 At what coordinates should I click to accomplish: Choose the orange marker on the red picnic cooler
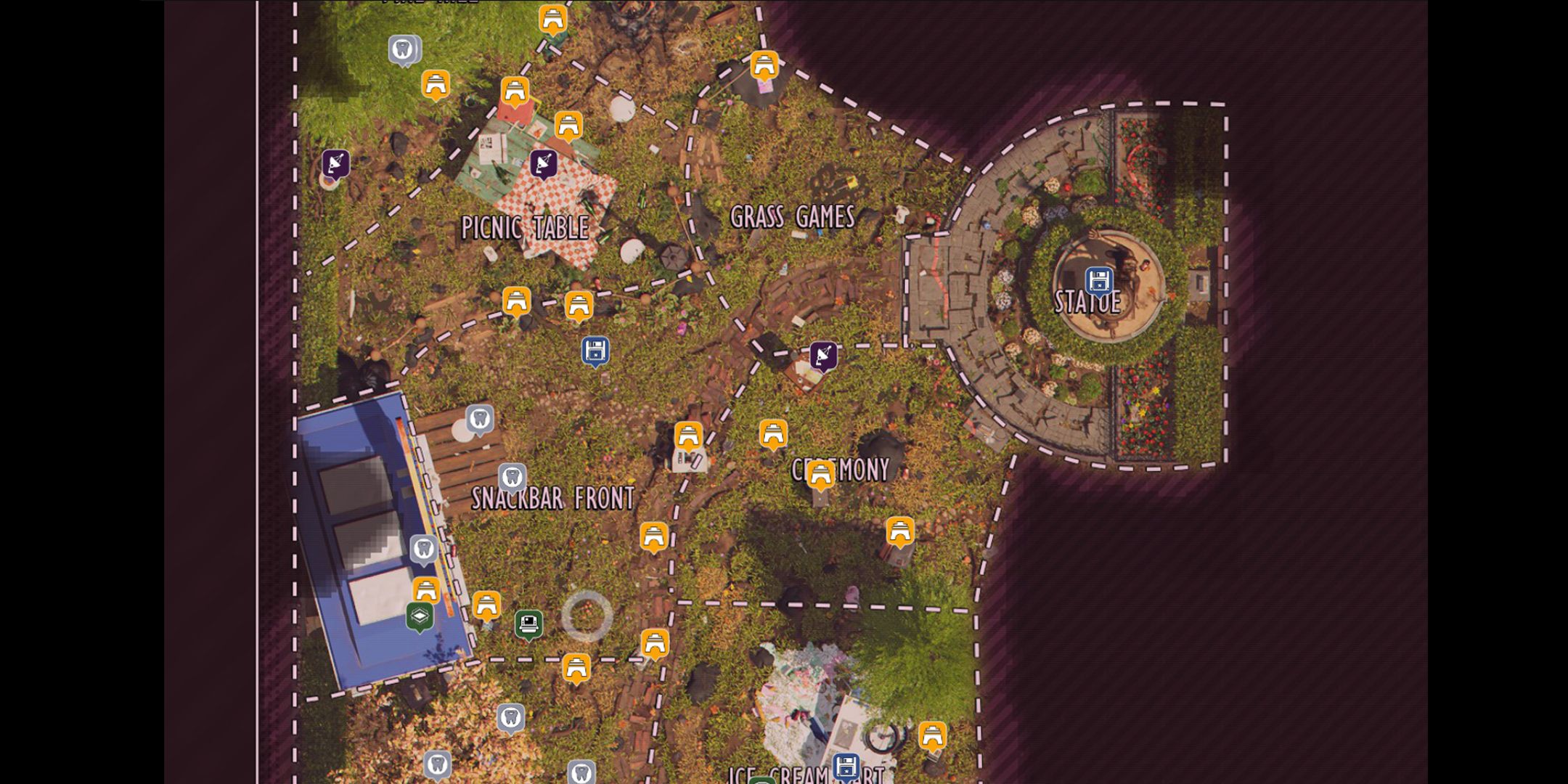pyautogui.click(x=515, y=91)
